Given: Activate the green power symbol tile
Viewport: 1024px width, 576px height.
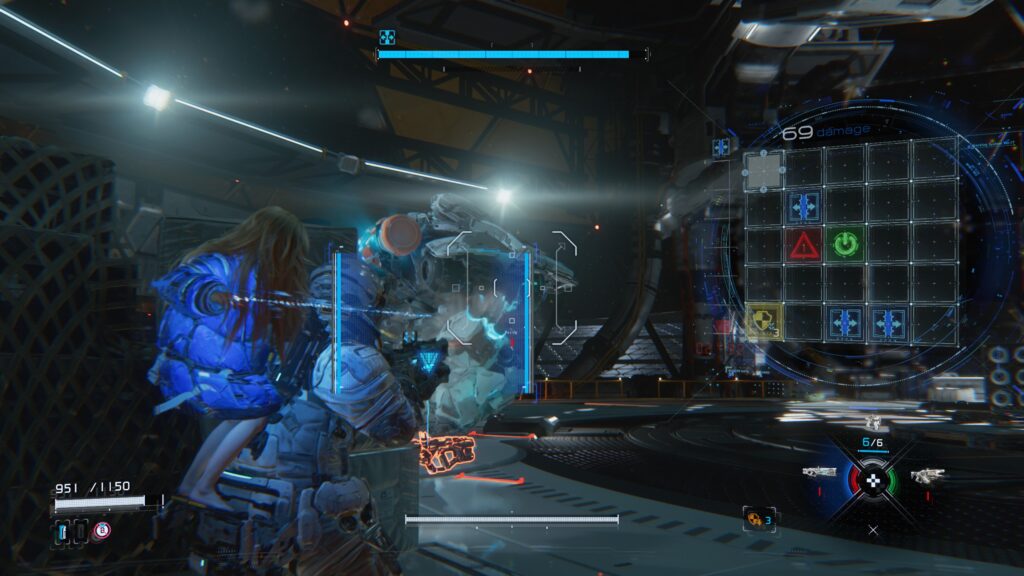Looking at the screenshot, I should [x=846, y=243].
